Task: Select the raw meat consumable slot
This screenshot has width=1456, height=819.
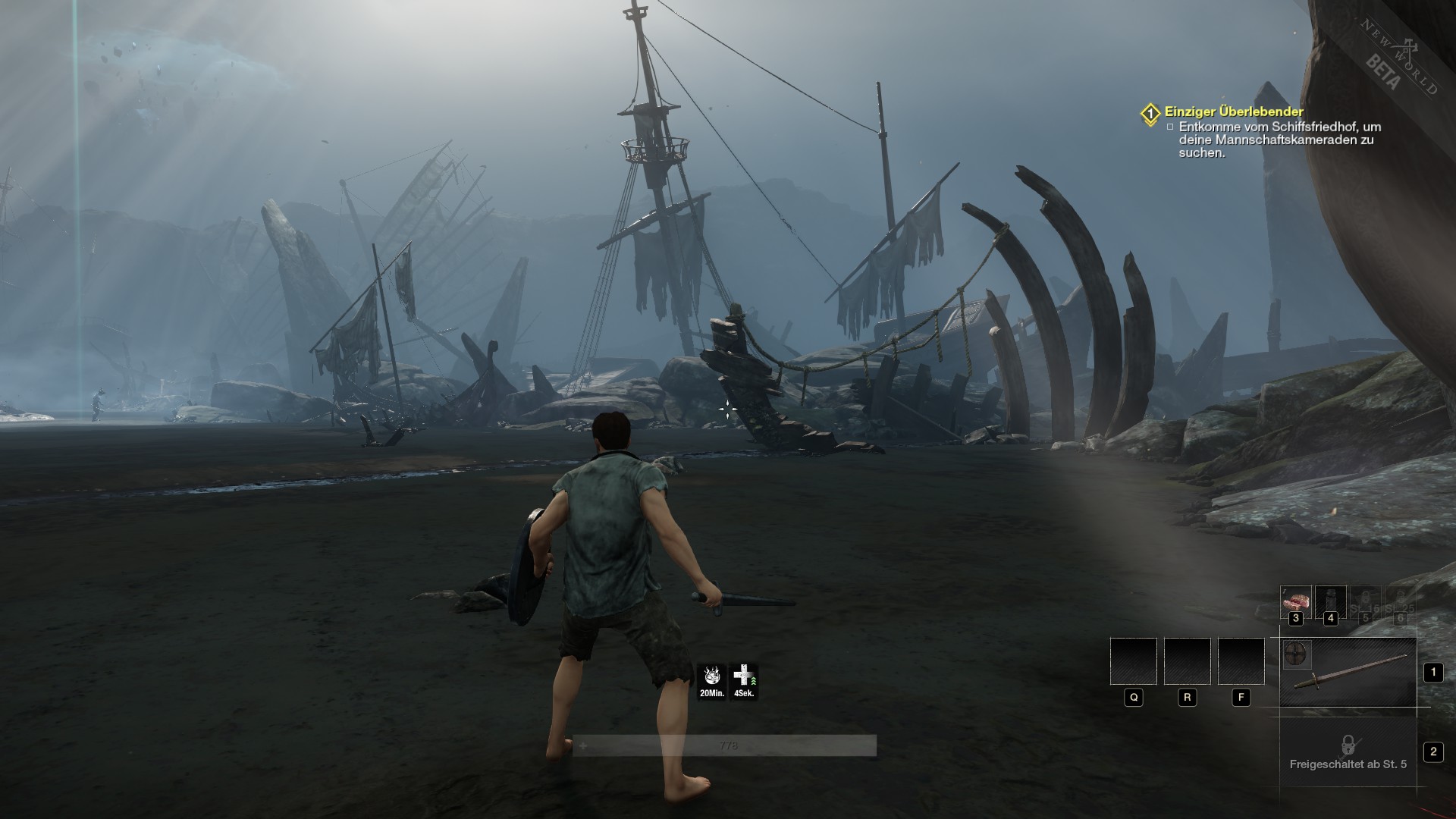Action: pyautogui.click(x=1295, y=601)
